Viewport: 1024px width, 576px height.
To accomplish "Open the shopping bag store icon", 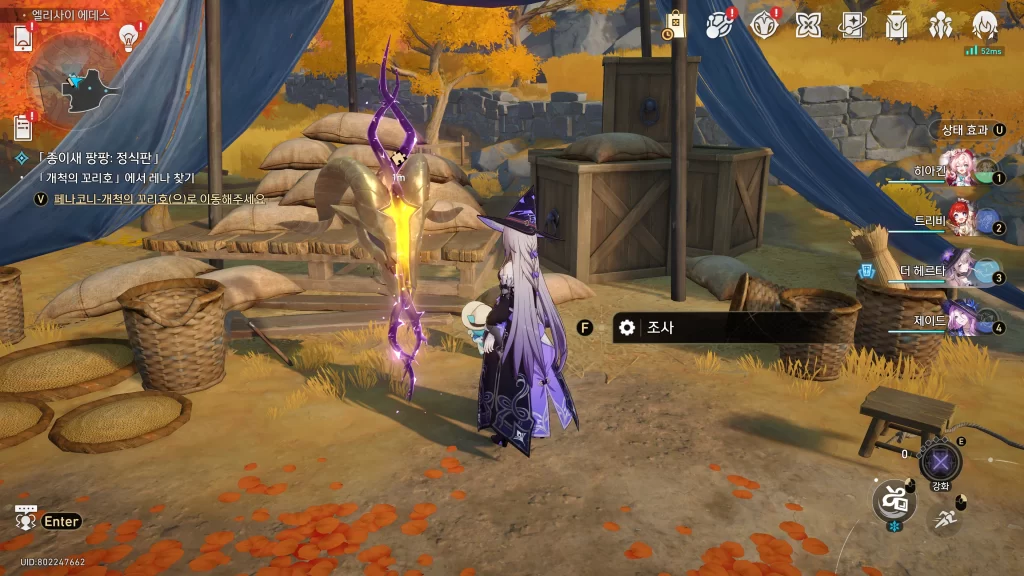I will (676, 26).
